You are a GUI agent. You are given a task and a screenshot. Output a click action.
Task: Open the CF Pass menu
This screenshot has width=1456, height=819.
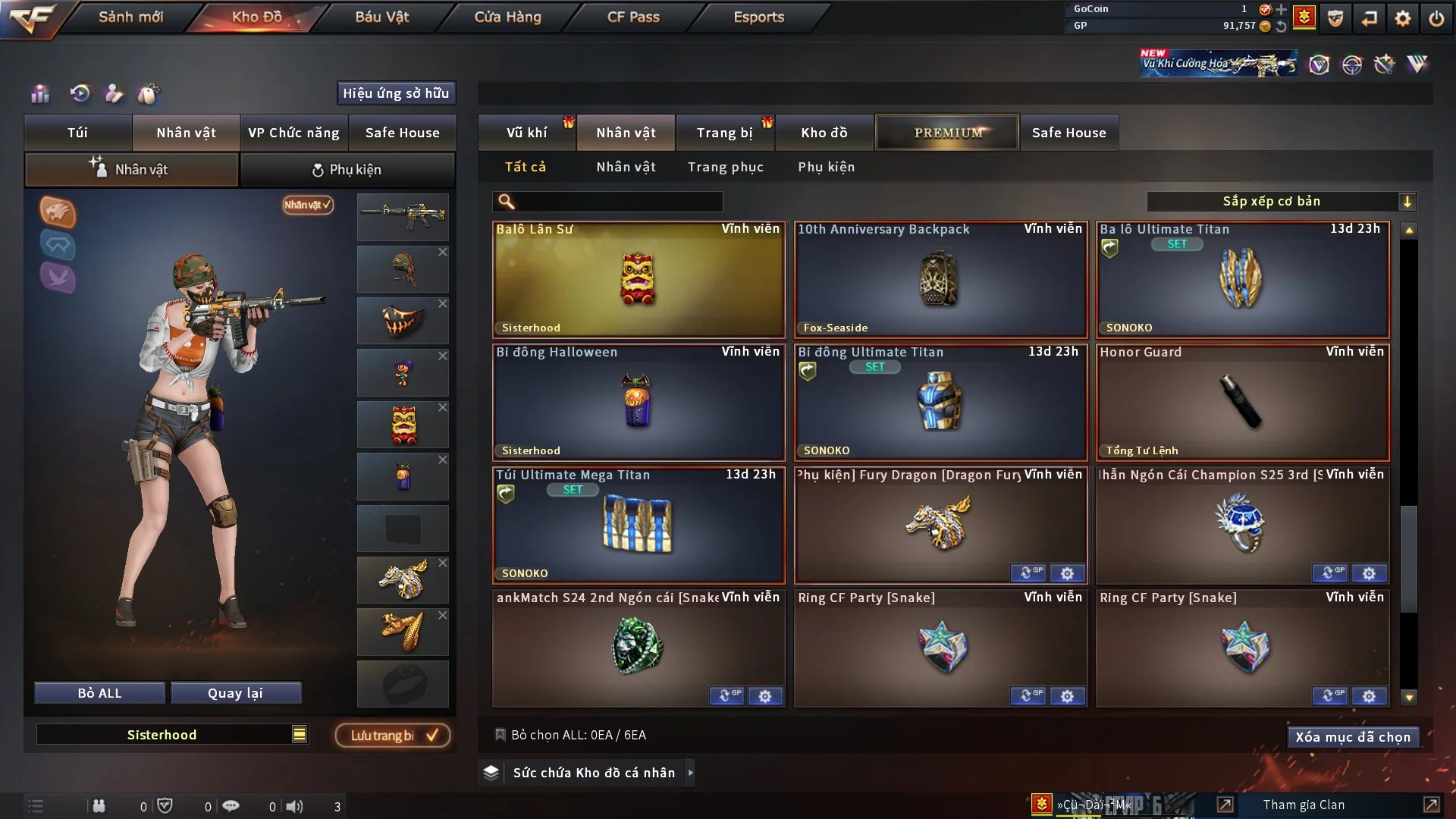tap(633, 17)
